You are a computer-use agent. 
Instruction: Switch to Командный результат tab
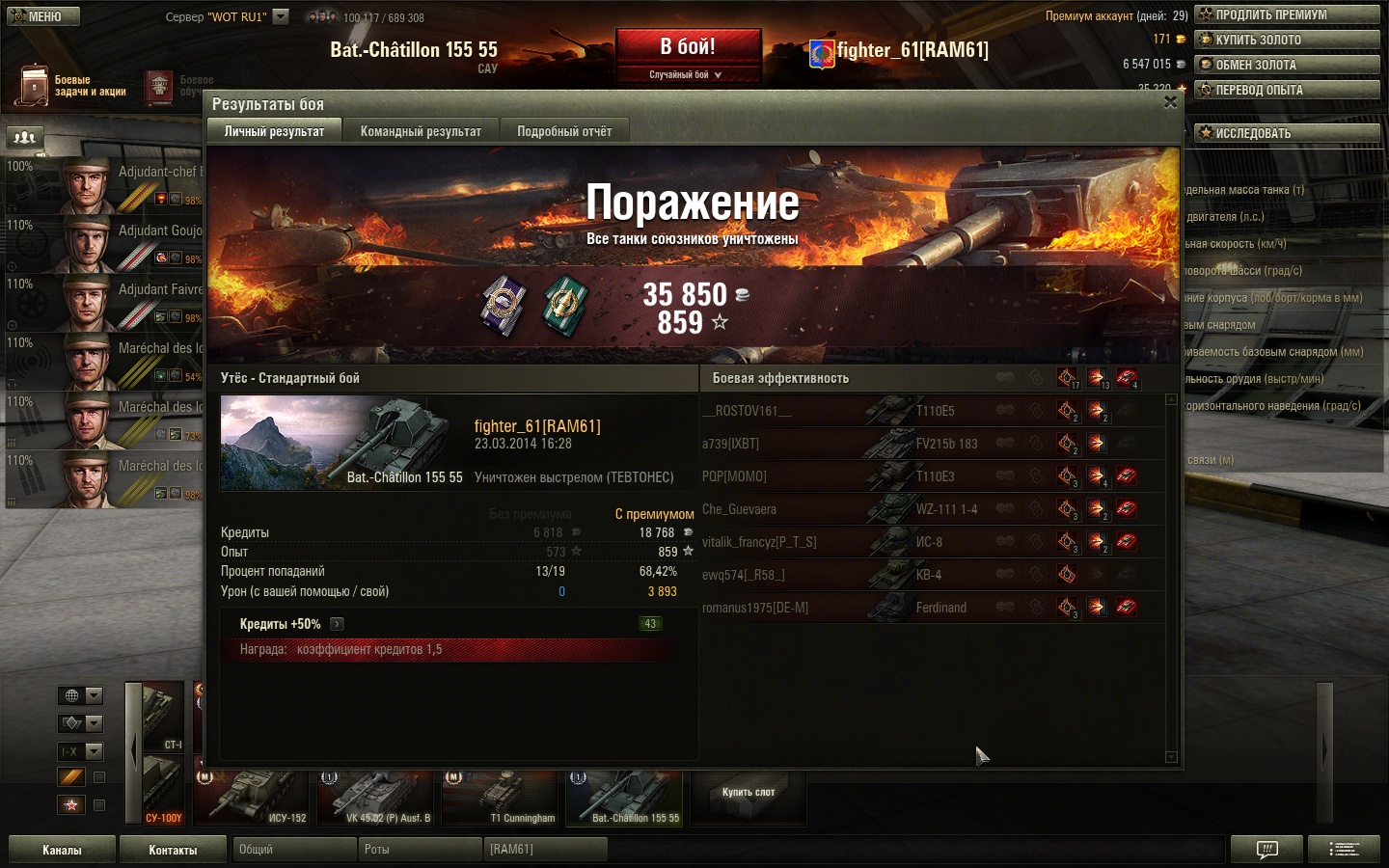pos(421,131)
